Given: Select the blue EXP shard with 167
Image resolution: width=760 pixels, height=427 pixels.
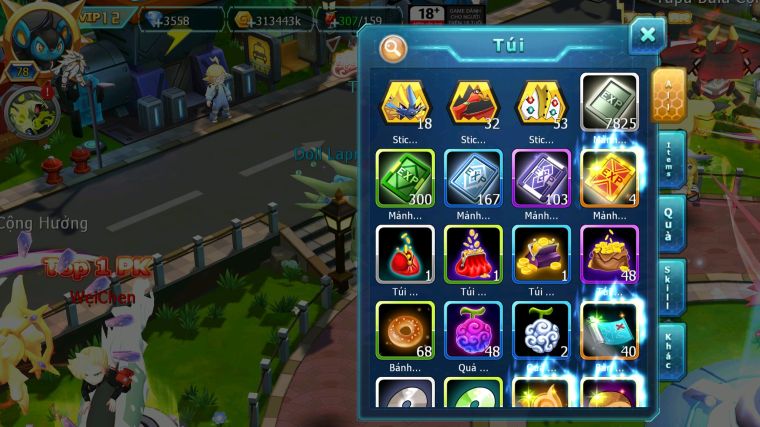Looking at the screenshot, I should pyautogui.click(x=473, y=178).
